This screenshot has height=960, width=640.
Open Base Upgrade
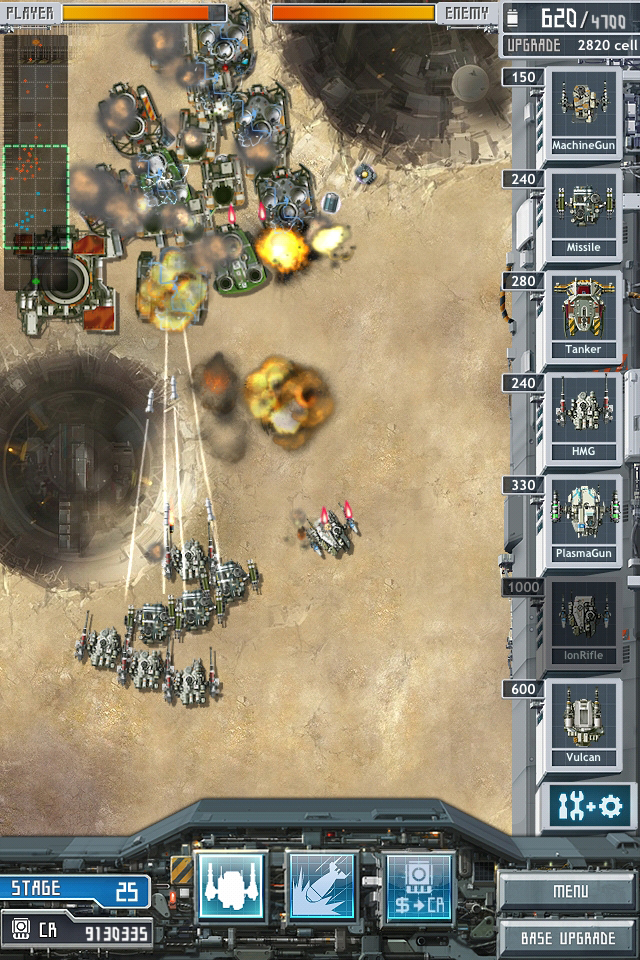point(568,938)
